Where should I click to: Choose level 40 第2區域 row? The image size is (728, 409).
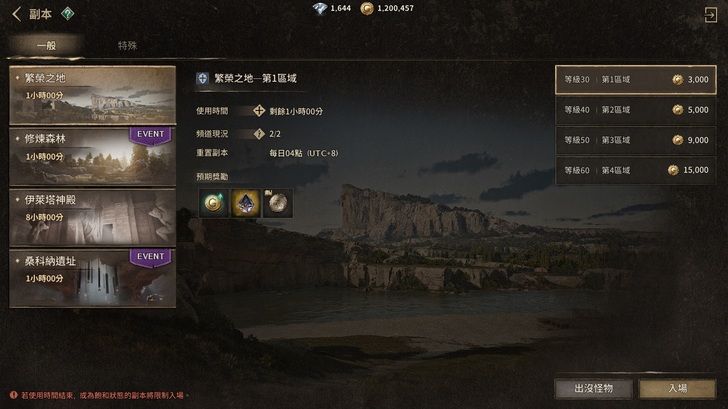[635, 110]
